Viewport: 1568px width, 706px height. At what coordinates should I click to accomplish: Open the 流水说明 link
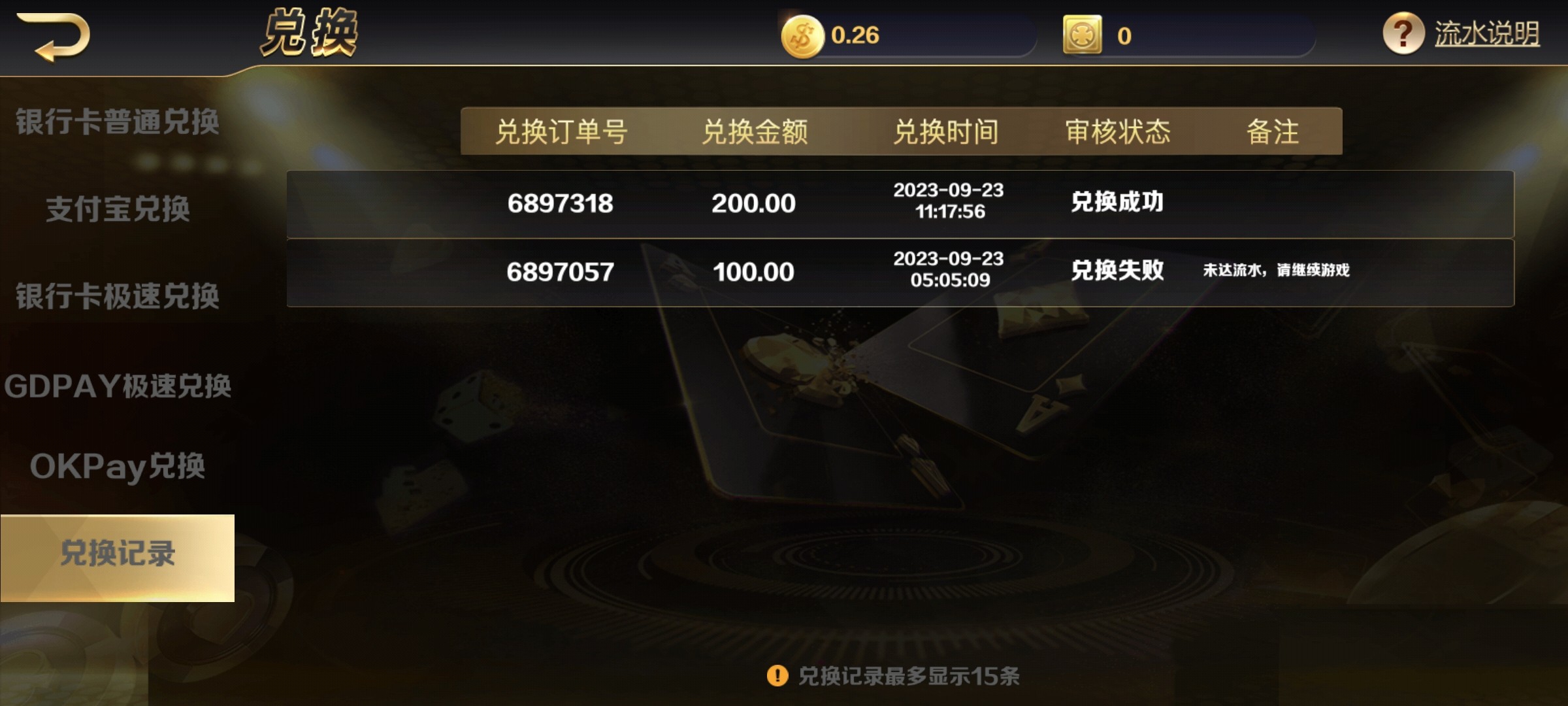(1486, 31)
